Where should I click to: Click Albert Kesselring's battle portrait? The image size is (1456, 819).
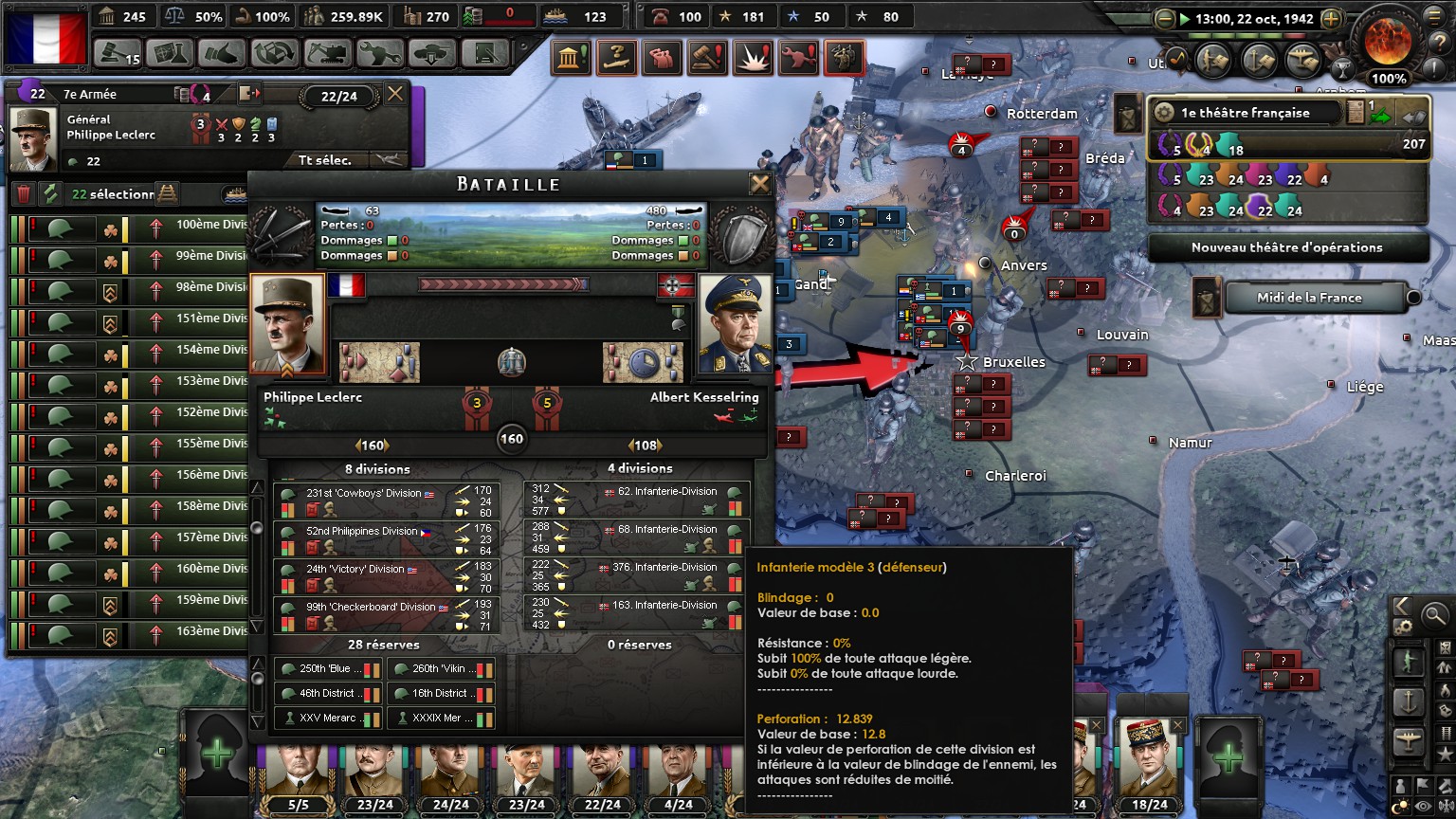[733, 324]
